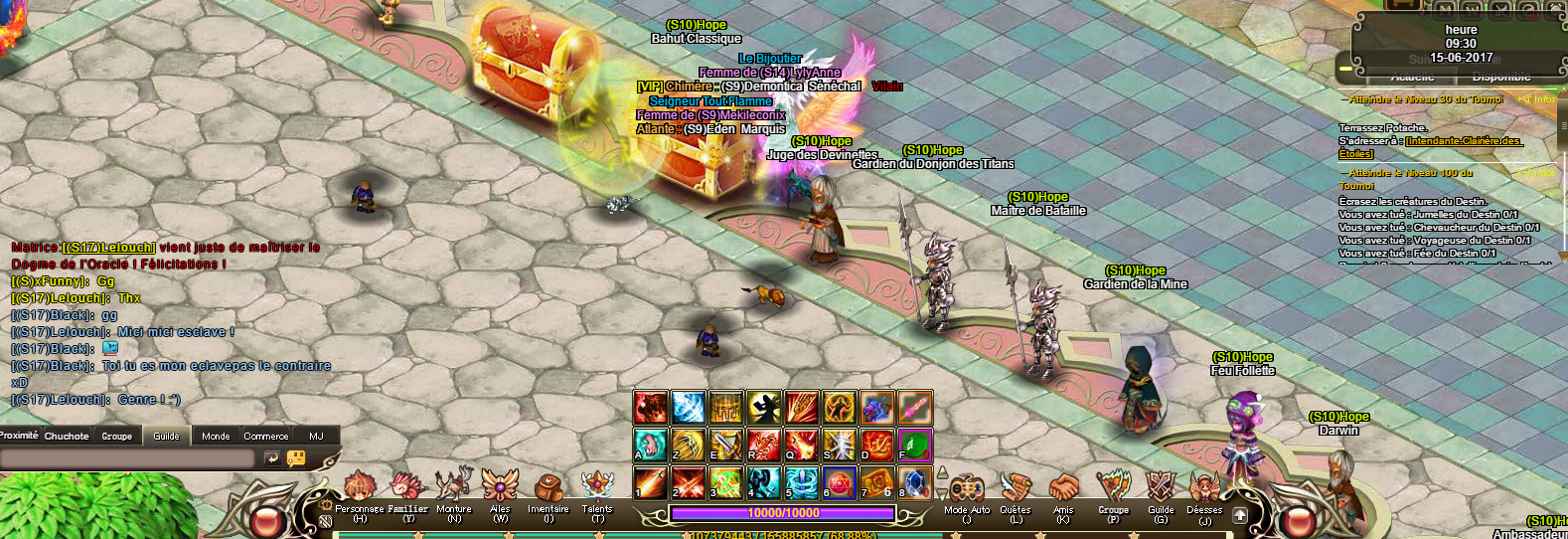Open the Quêtes scroll menu
Image resolution: width=1568 pixels, height=539 pixels.
coord(1015,489)
